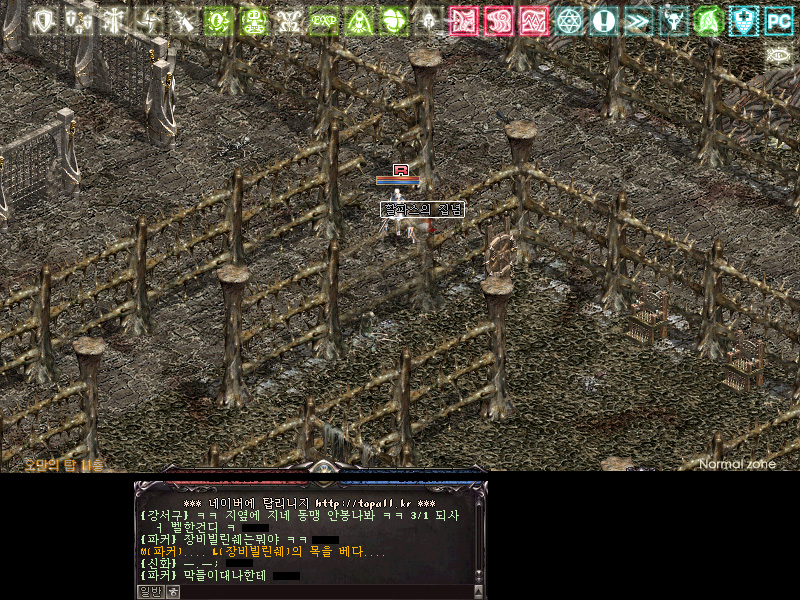Select the green EXP bonus icon
This screenshot has height=600, width=800.
323,20
